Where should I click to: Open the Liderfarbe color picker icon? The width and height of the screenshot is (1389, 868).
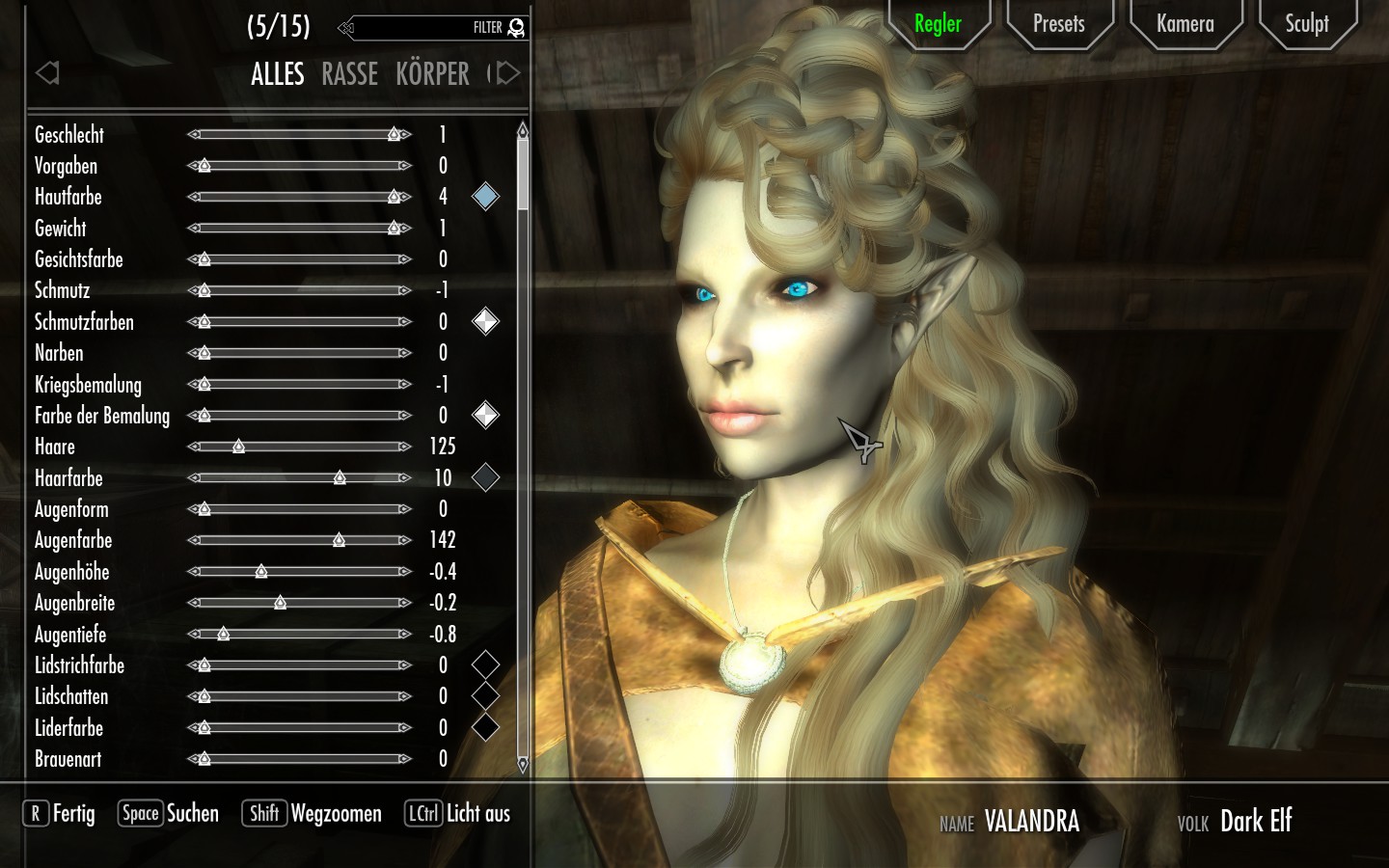(x=485, y=728)
